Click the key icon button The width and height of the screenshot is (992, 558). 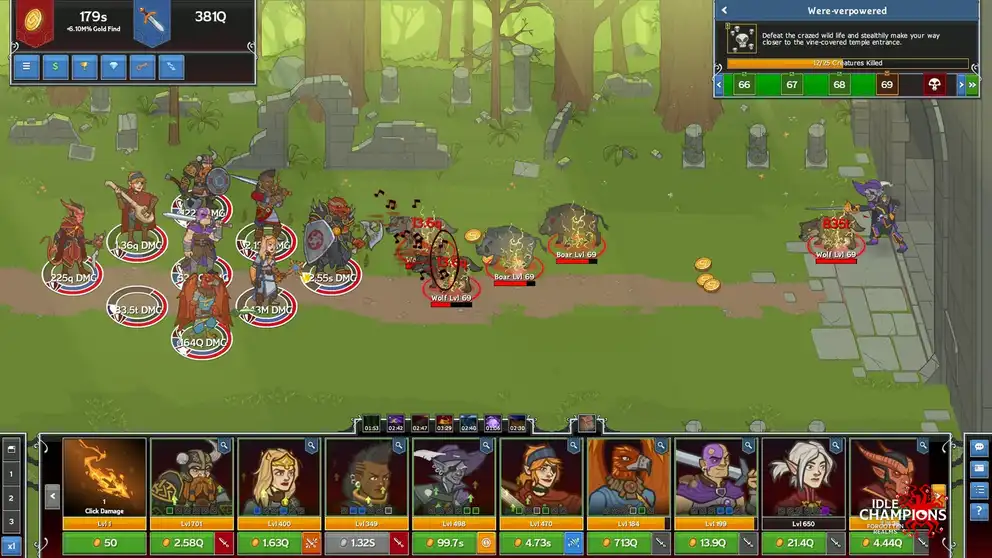pos(143,67)
